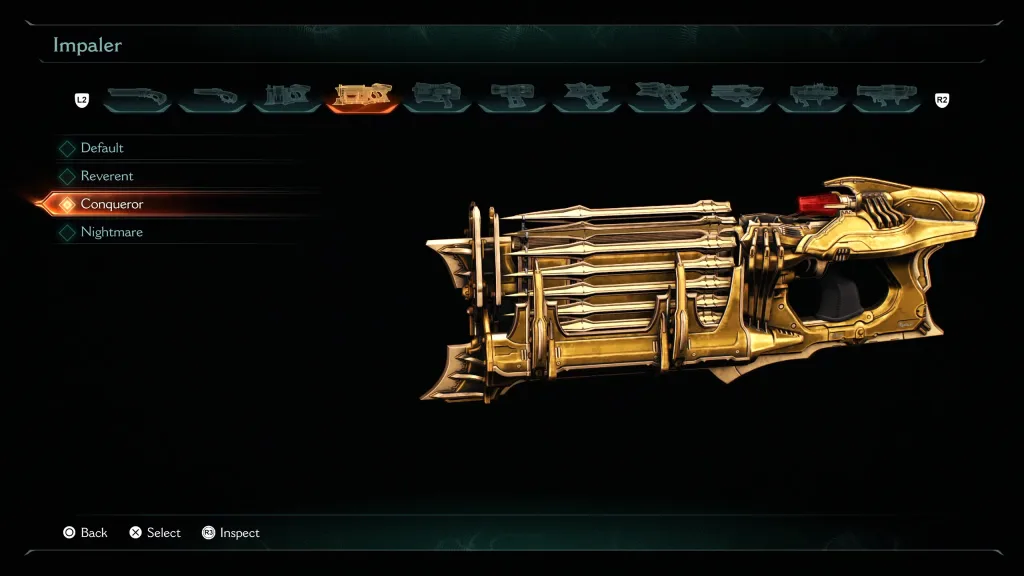The width and height of the screenshot is (1024, 576).
Task: Apply the Nightmare skin option
Action: [112, 232]
